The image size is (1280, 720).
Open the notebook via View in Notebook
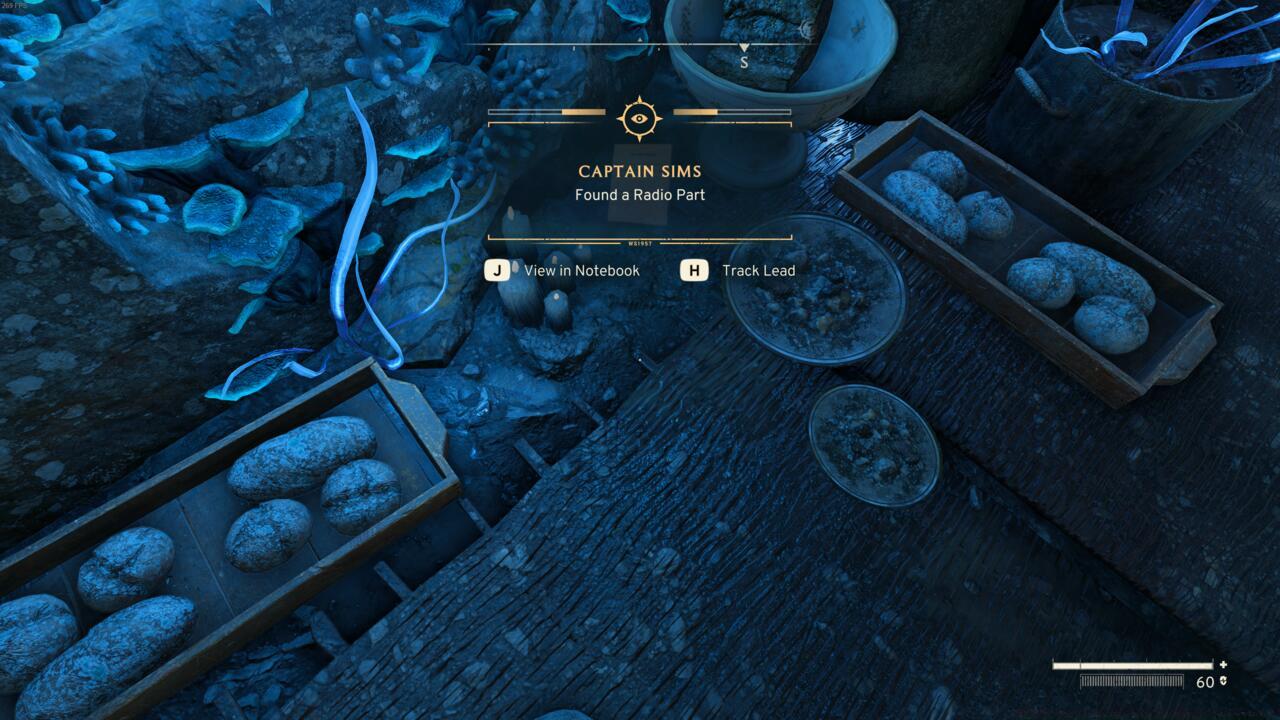pos(581,270)
